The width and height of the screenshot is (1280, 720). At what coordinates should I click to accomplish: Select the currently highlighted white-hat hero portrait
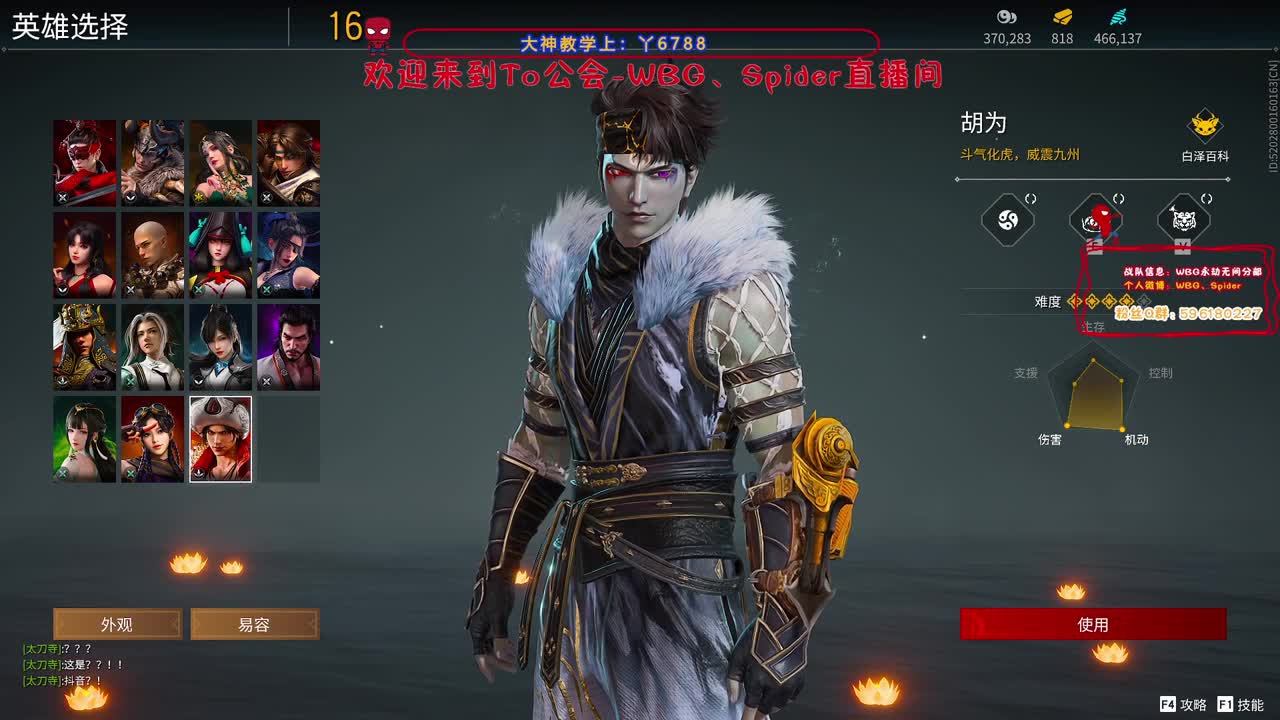pos(220,438)
